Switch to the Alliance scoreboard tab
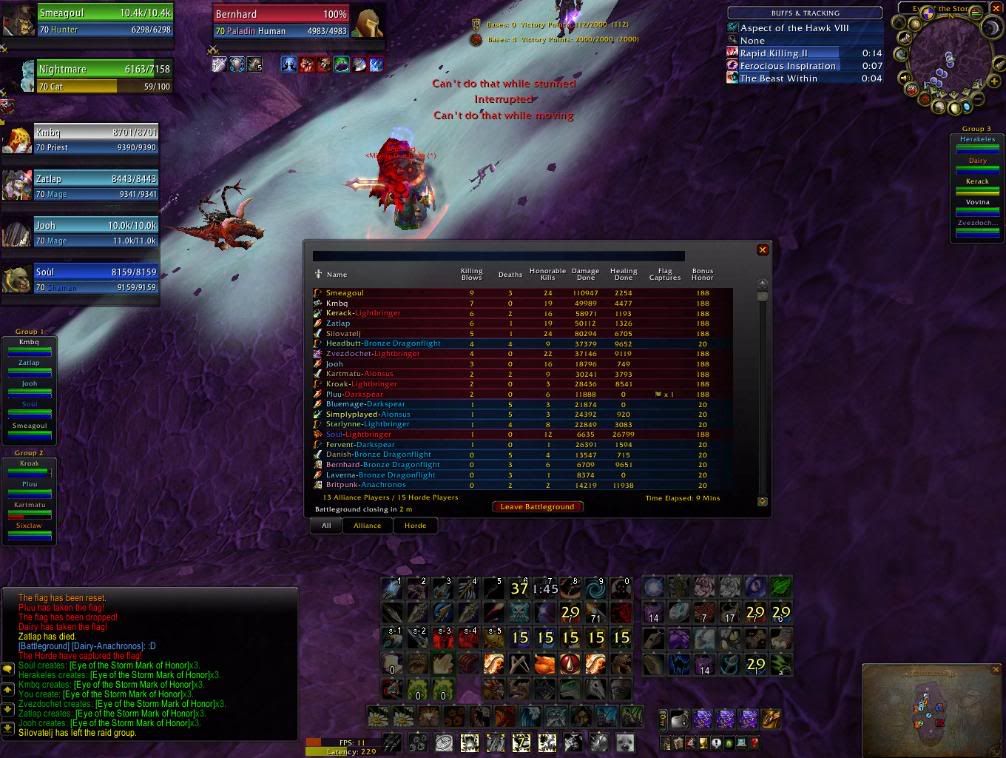 367,525
